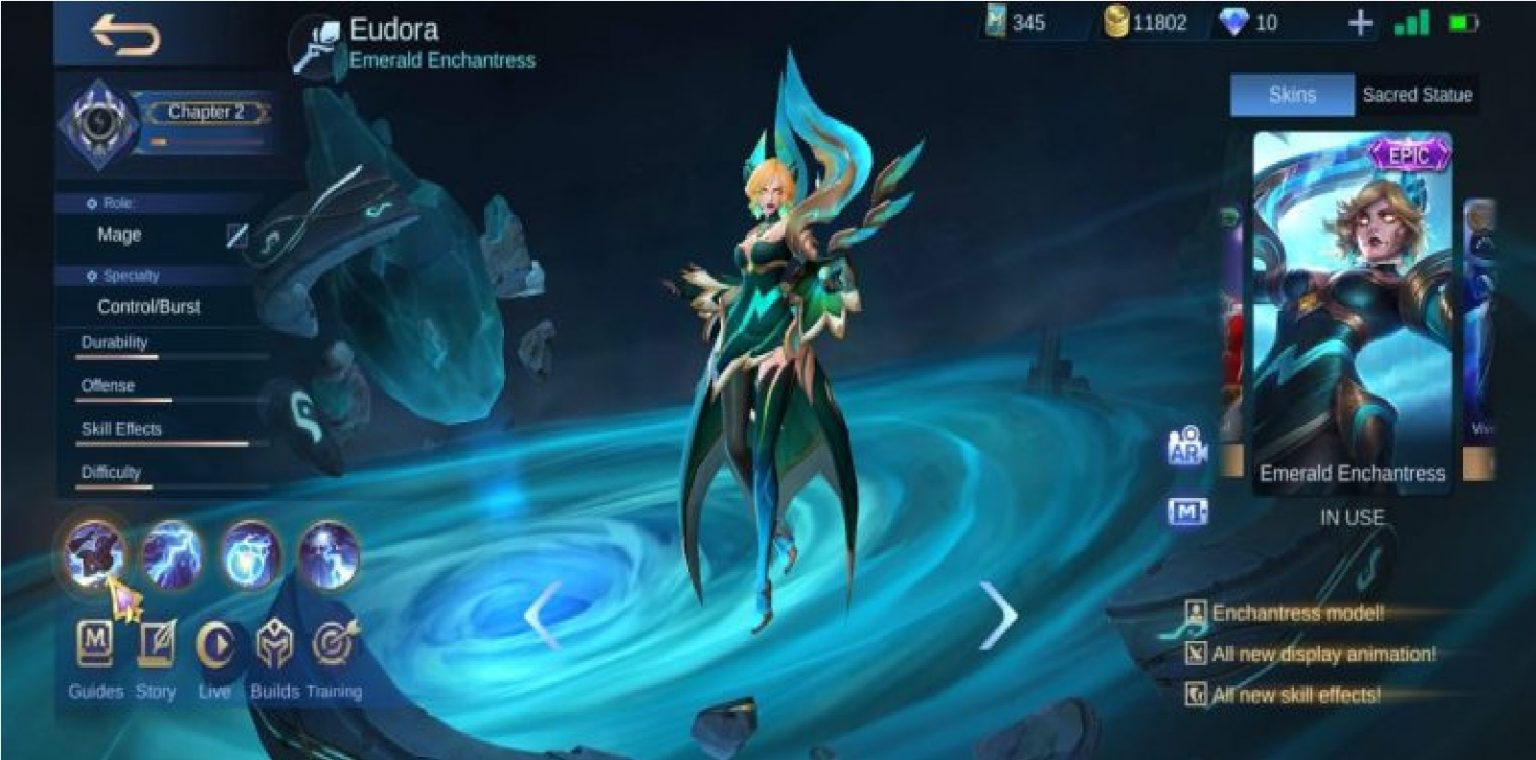Switch to the Sacred Statue tab

tap(1416, 95)
